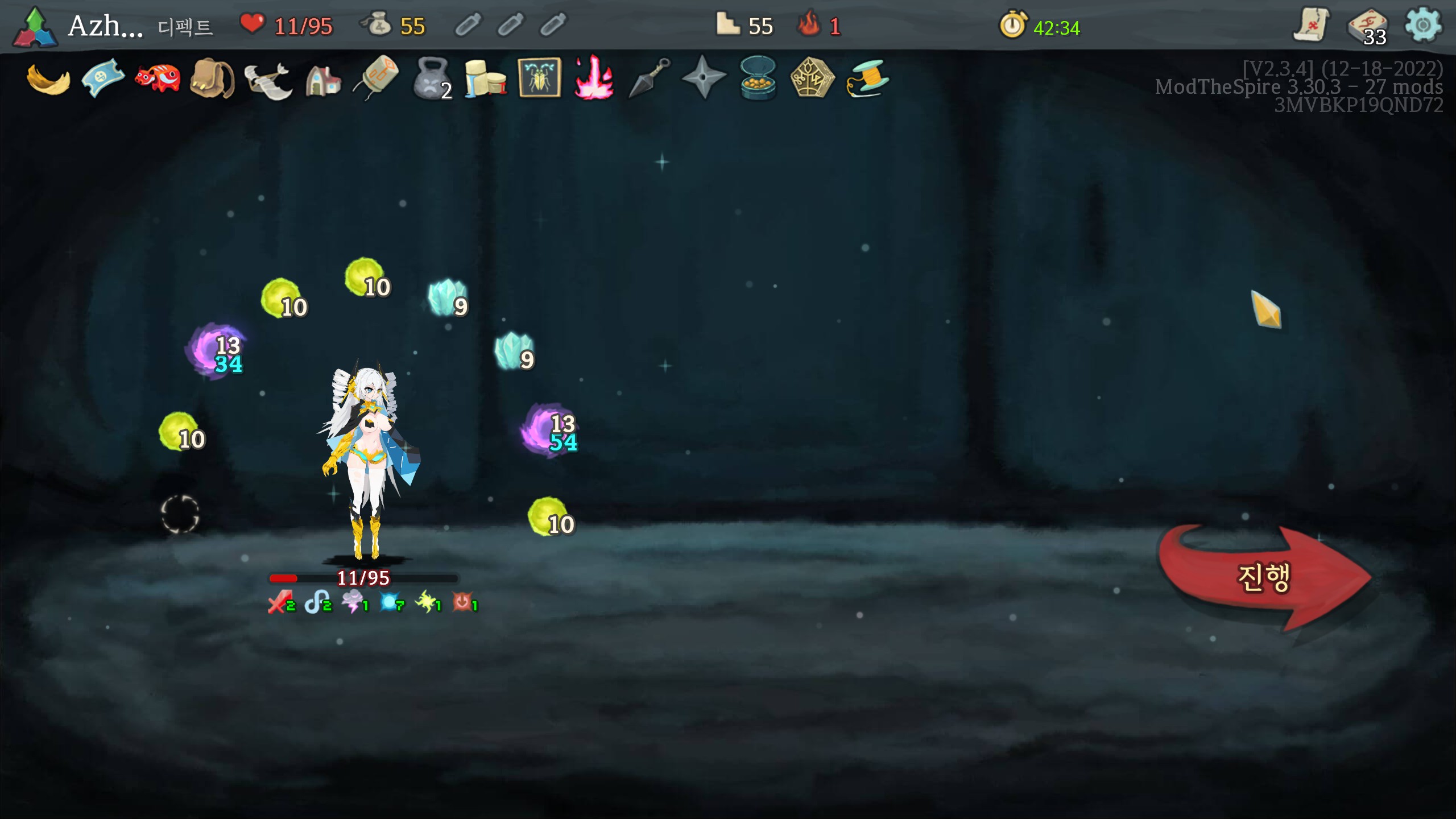Open the settings gear menu
Viewport: 1456px width, 819px height.
point(1422,25)
